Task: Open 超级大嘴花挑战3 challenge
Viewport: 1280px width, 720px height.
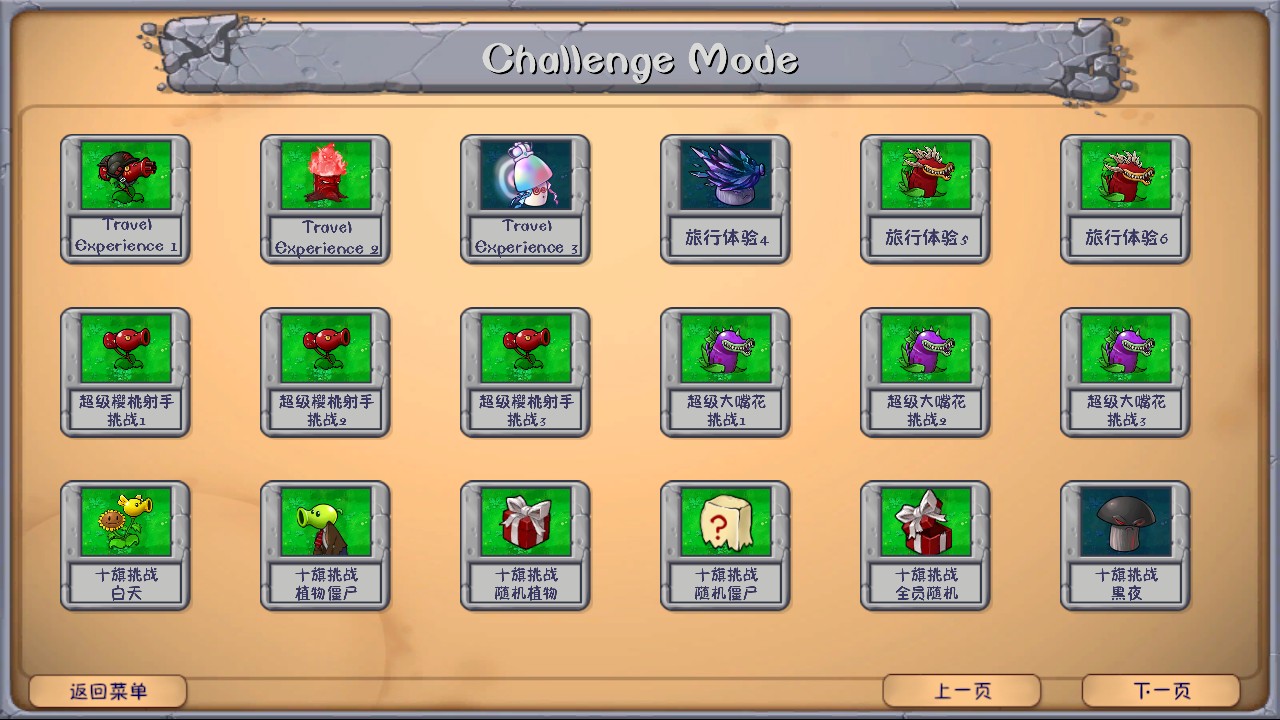Action: [x=1125, y=370]
